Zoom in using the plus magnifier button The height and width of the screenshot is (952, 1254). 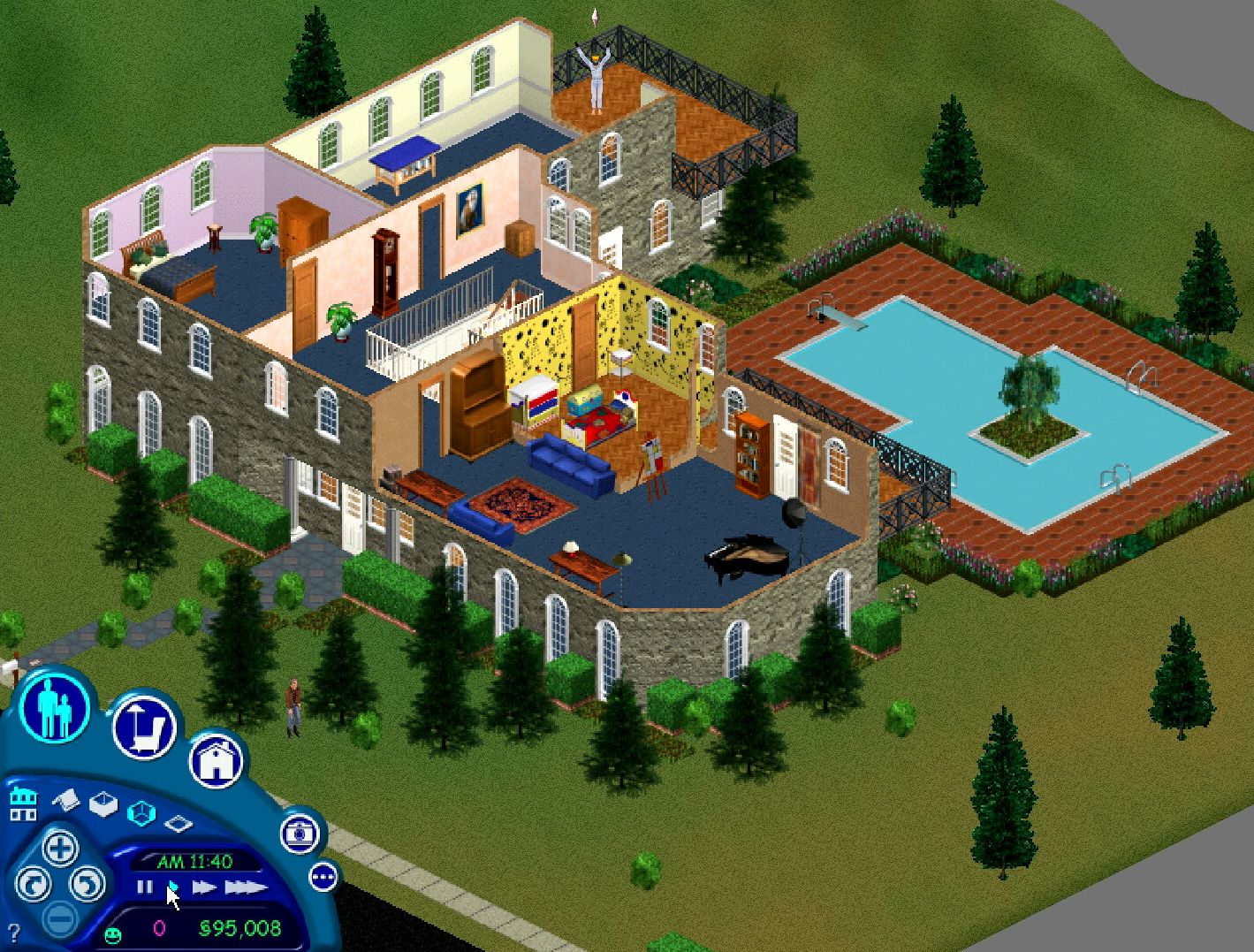[x=61, y=849]
